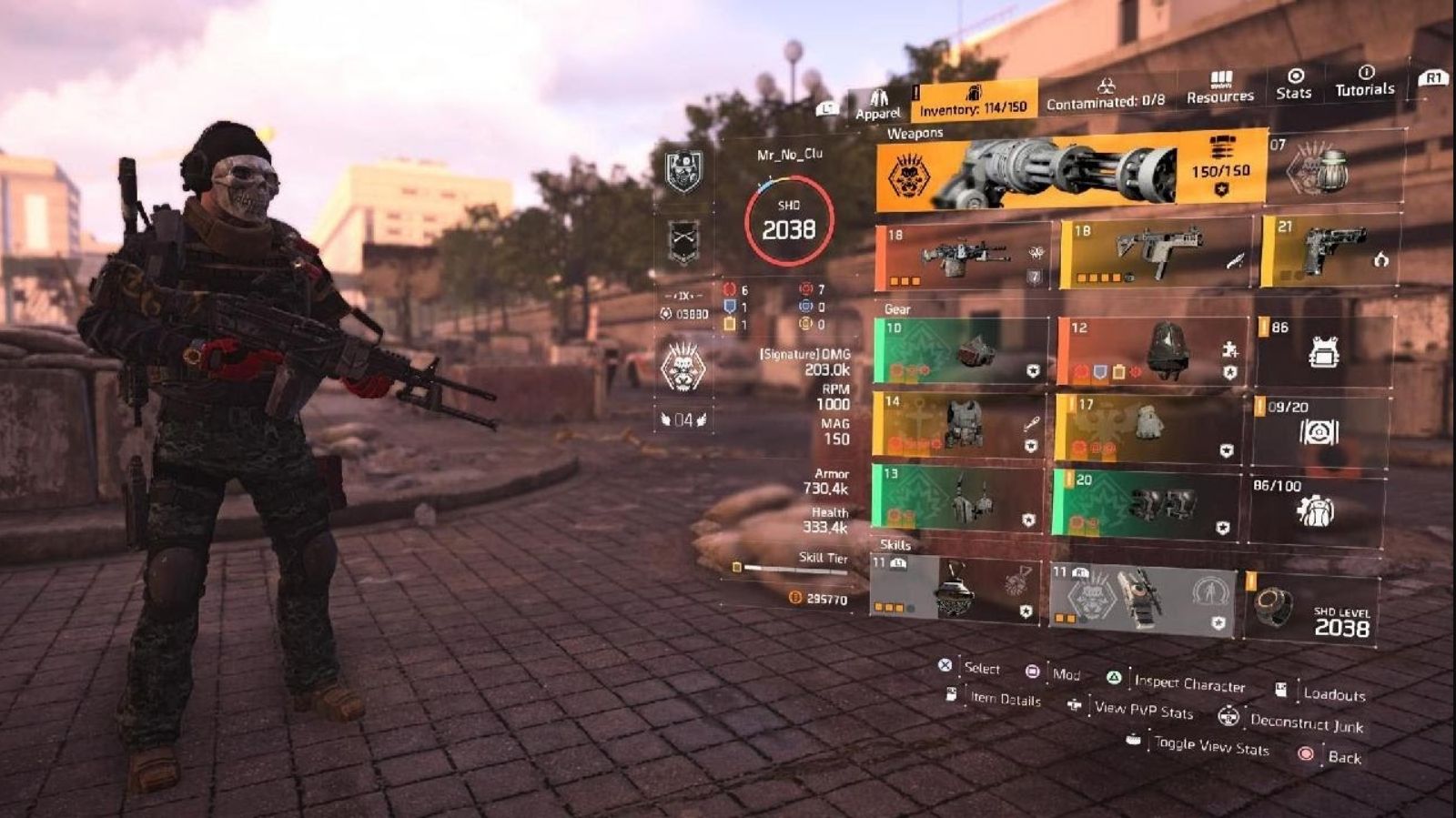Select the level 10 mask gear slot

click(x=961, y=350)
